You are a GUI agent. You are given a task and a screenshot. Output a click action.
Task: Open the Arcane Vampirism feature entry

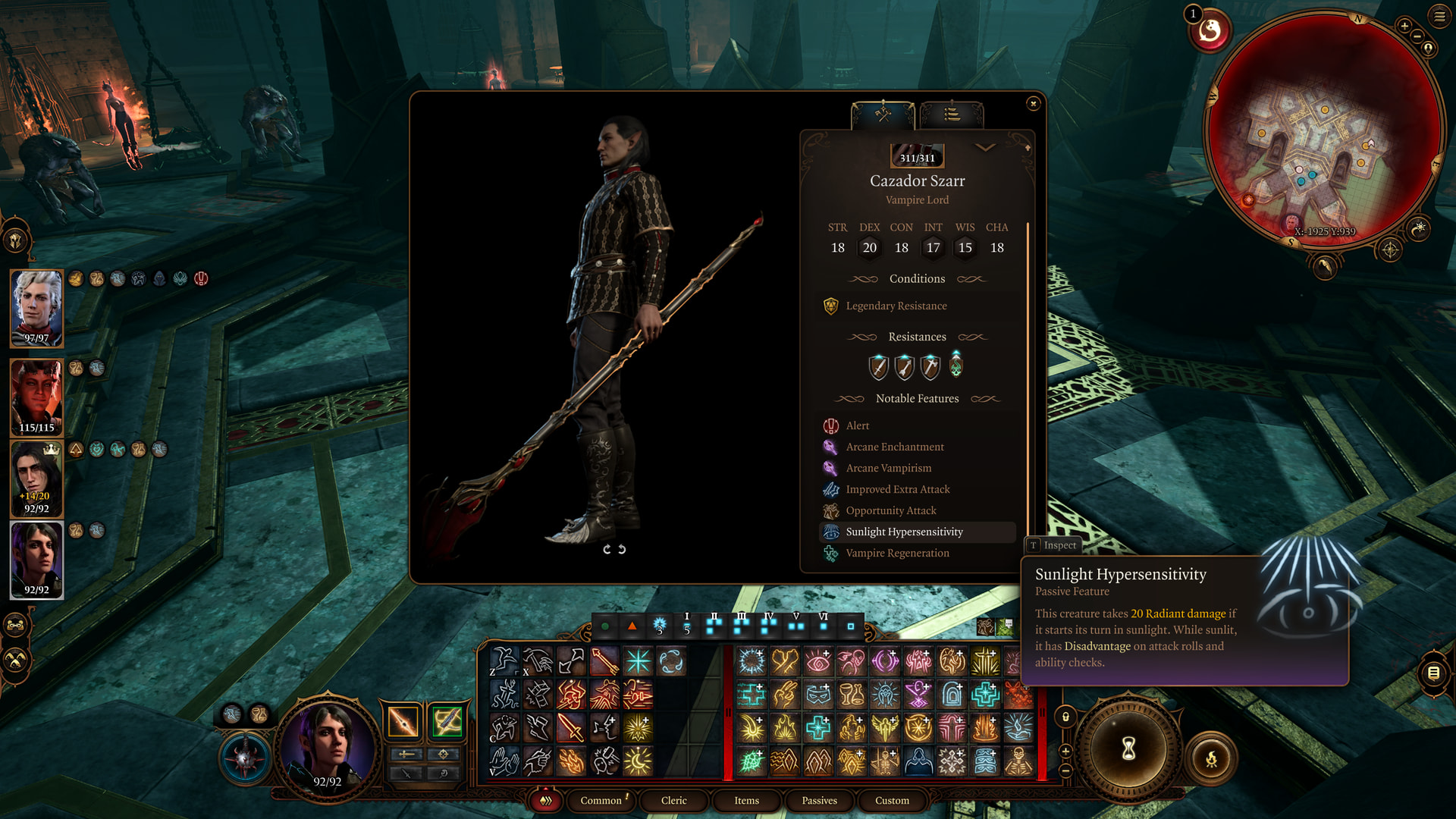click(888, 469)
